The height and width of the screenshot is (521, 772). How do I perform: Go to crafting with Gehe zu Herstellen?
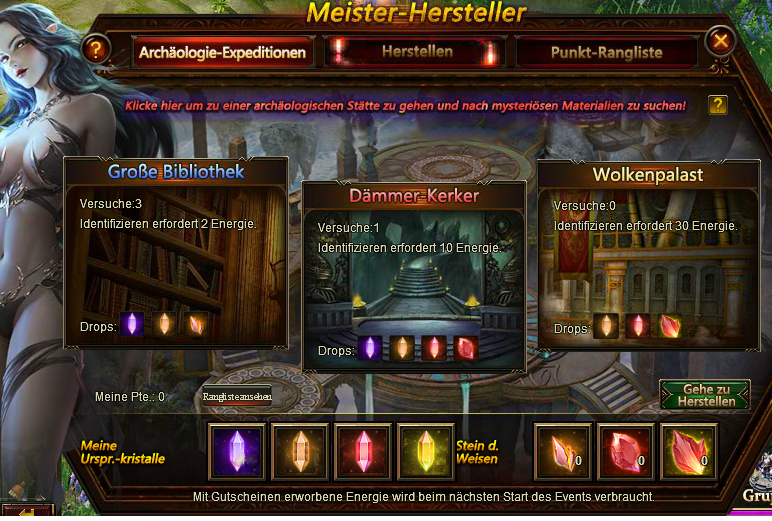pos(706,395)
